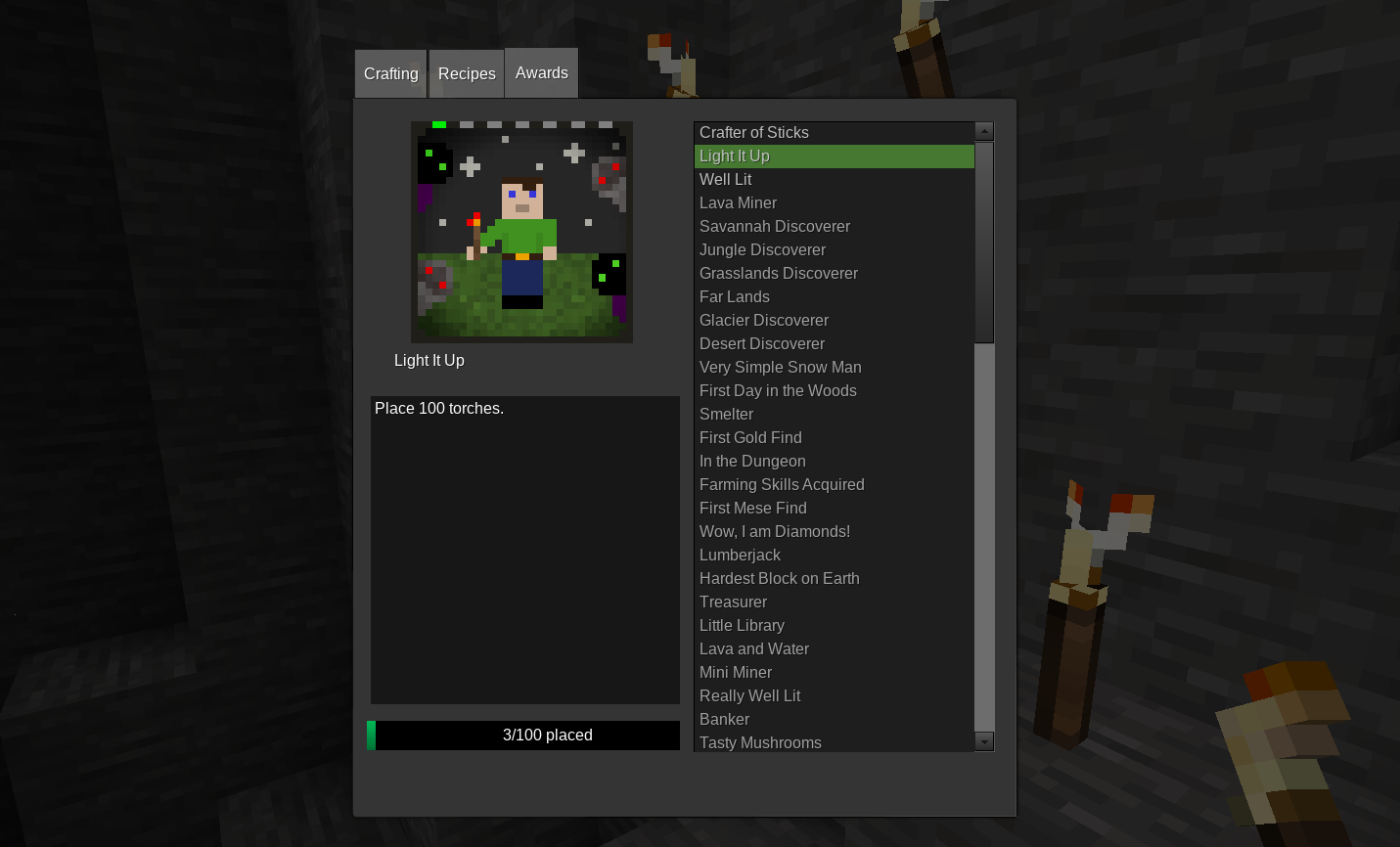The image size is (1400, 847).
Task: Choose the Little Library award
Action: point(743,625)
